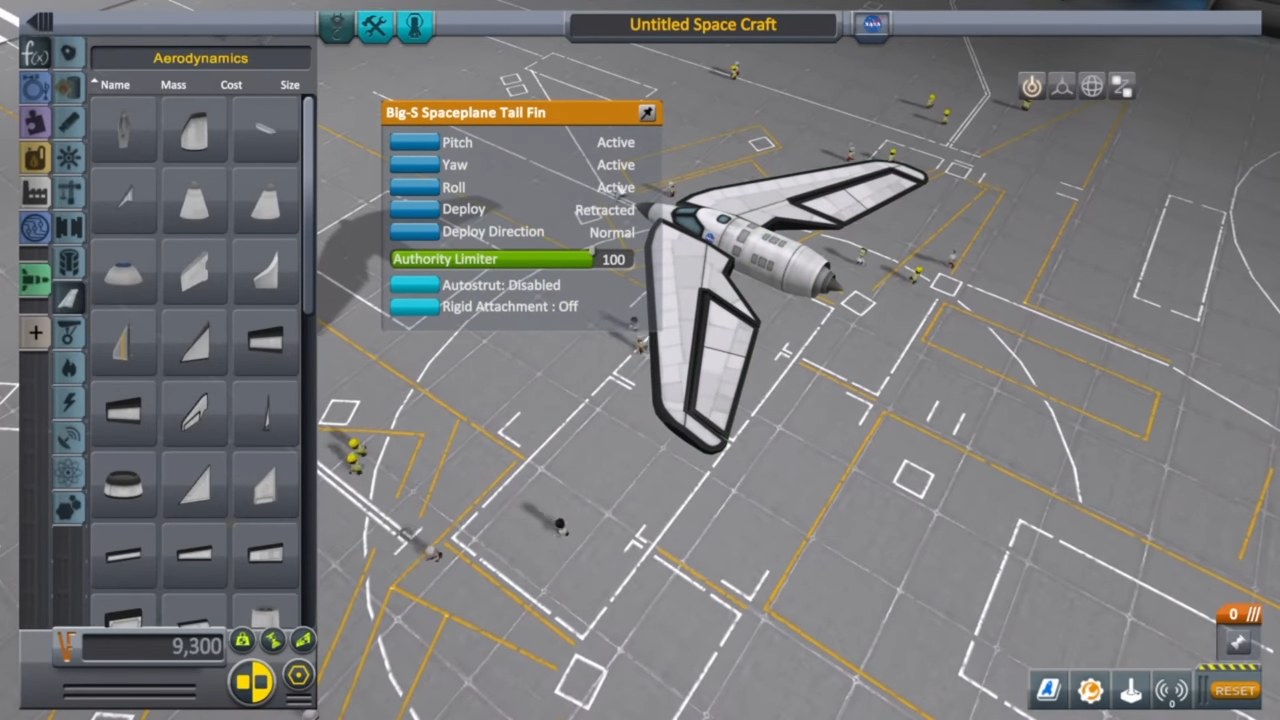Open the Engineer's Report panel
The width and height of the screenshot is (1280, 720).
(x=1047, y=690)
